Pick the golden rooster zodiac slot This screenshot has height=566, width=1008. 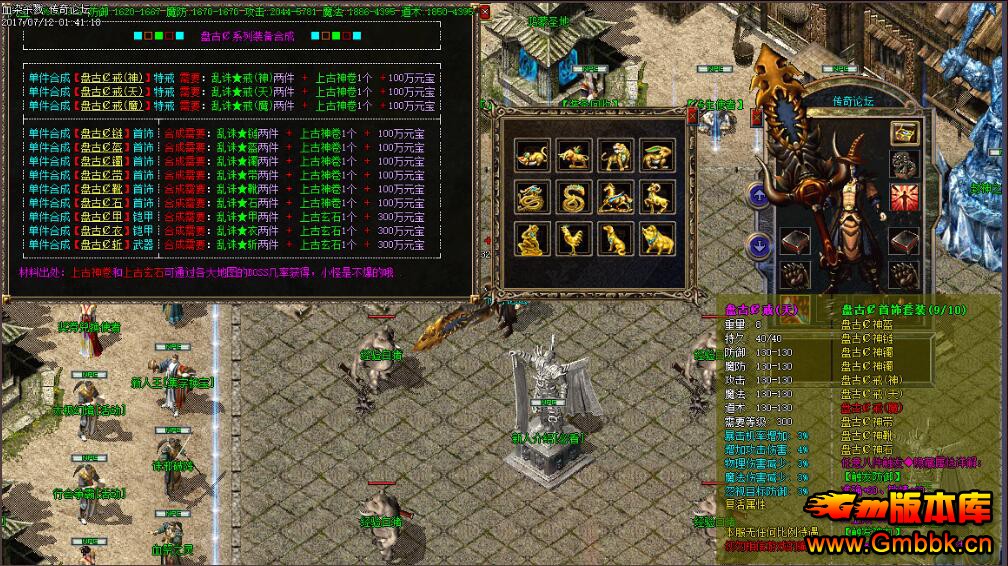[574, 239]
